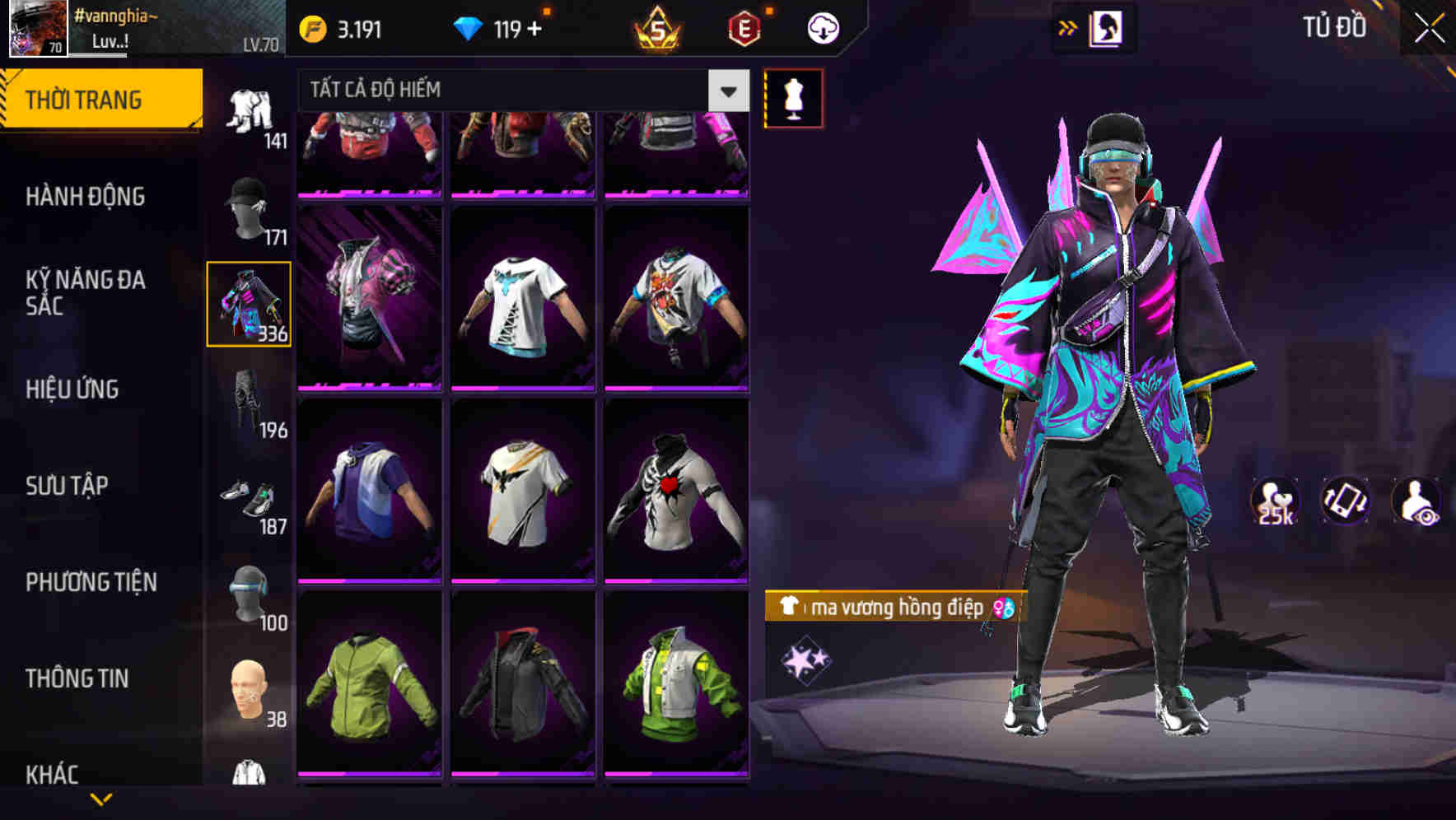Select the jacket category showing 336 items
1456x820 pixels.
[249, 305]
